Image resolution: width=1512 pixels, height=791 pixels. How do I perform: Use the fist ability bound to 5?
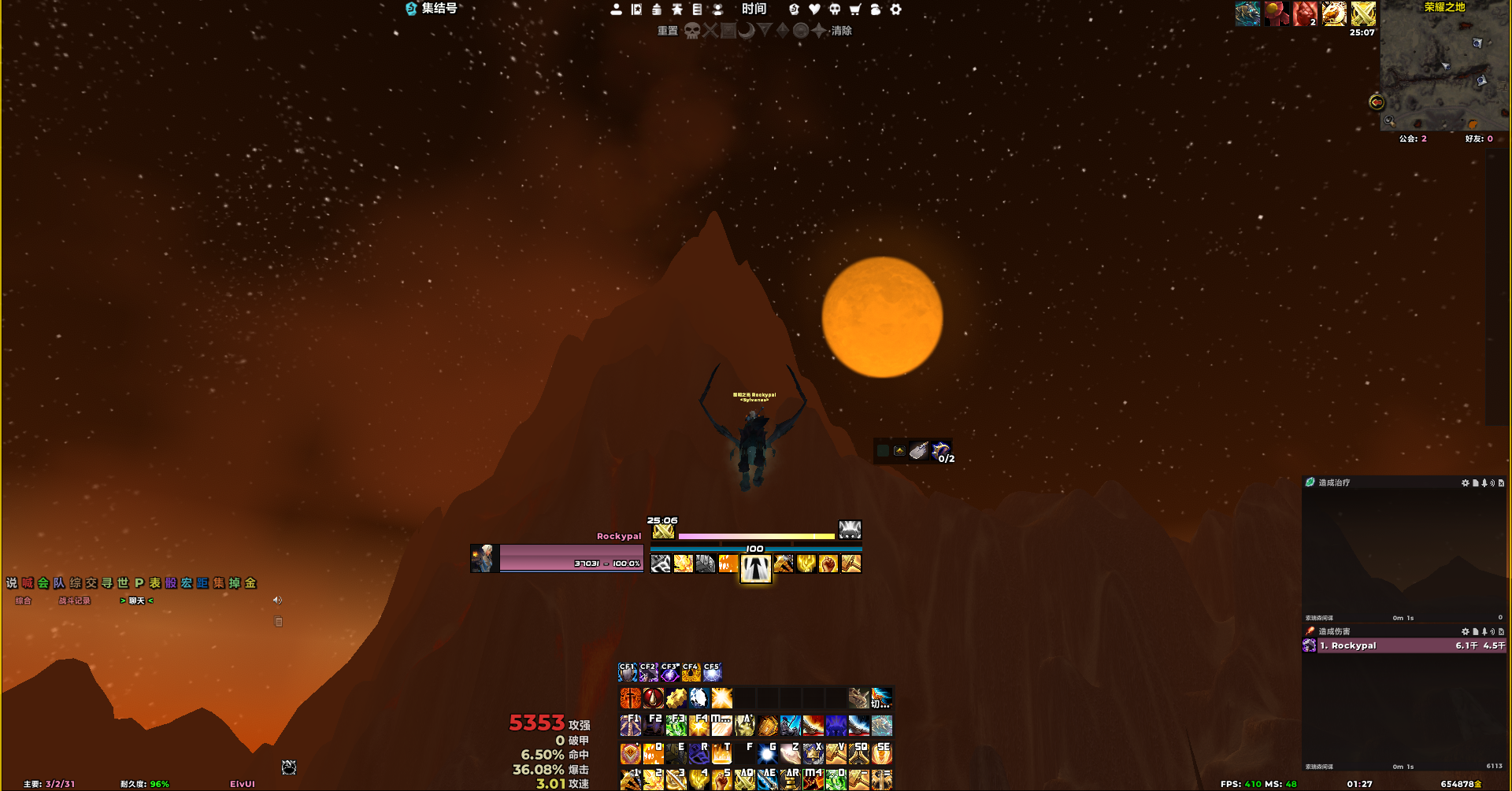[x=721, y=780]
